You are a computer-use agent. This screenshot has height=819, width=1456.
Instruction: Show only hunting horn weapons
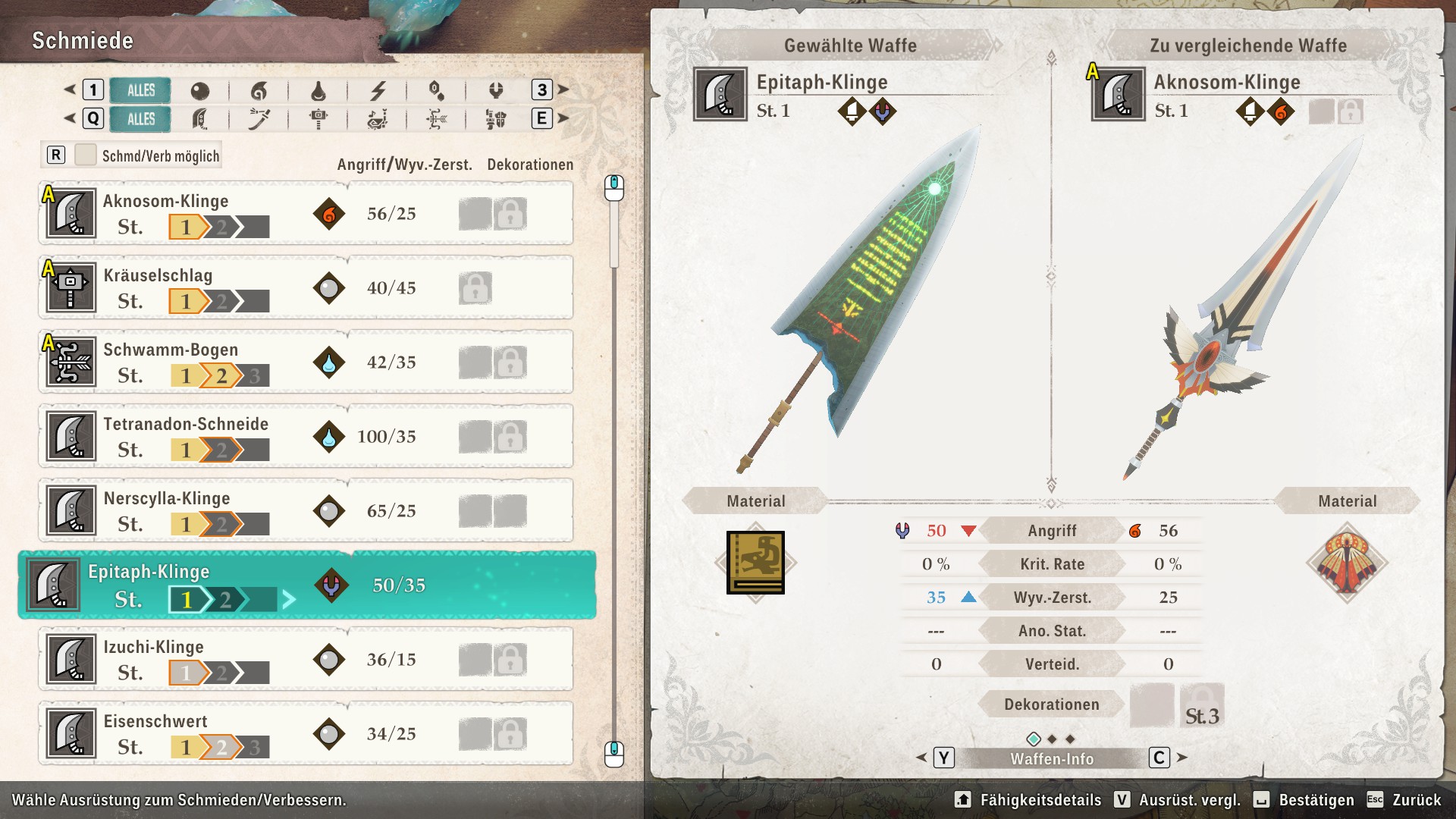378,119
